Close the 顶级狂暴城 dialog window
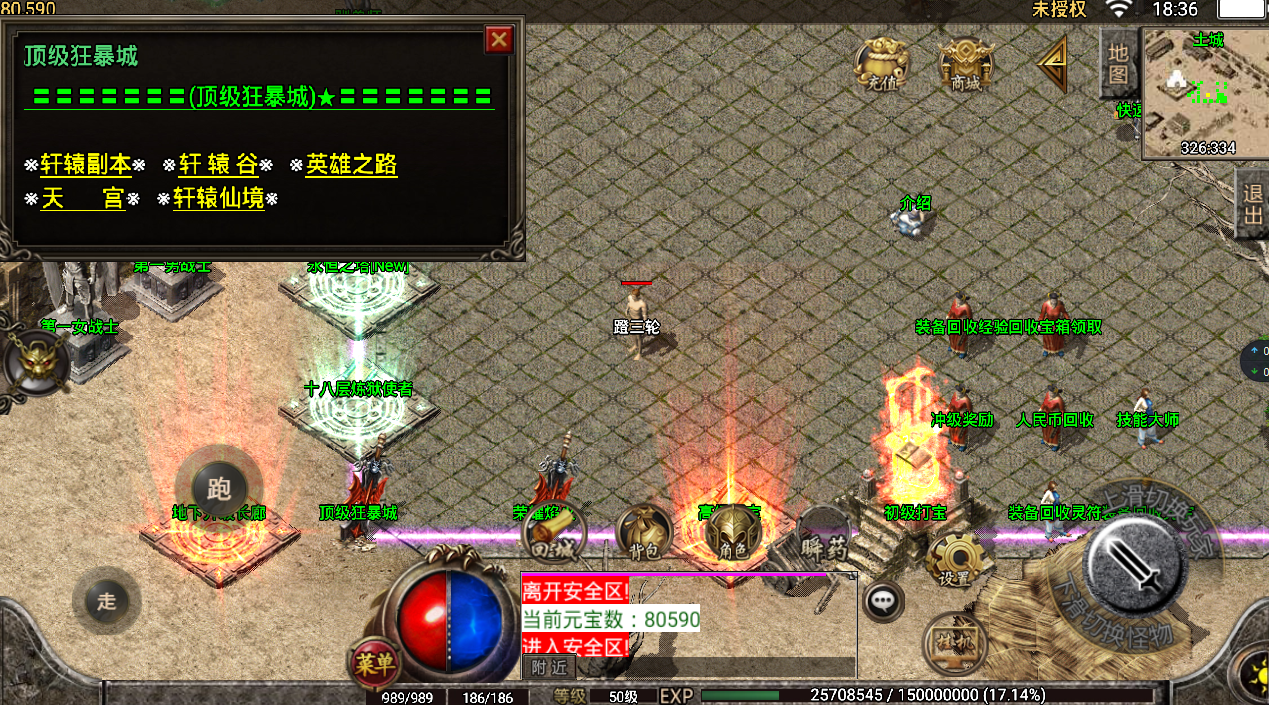 pyautogui.click(x=498, y=40)
